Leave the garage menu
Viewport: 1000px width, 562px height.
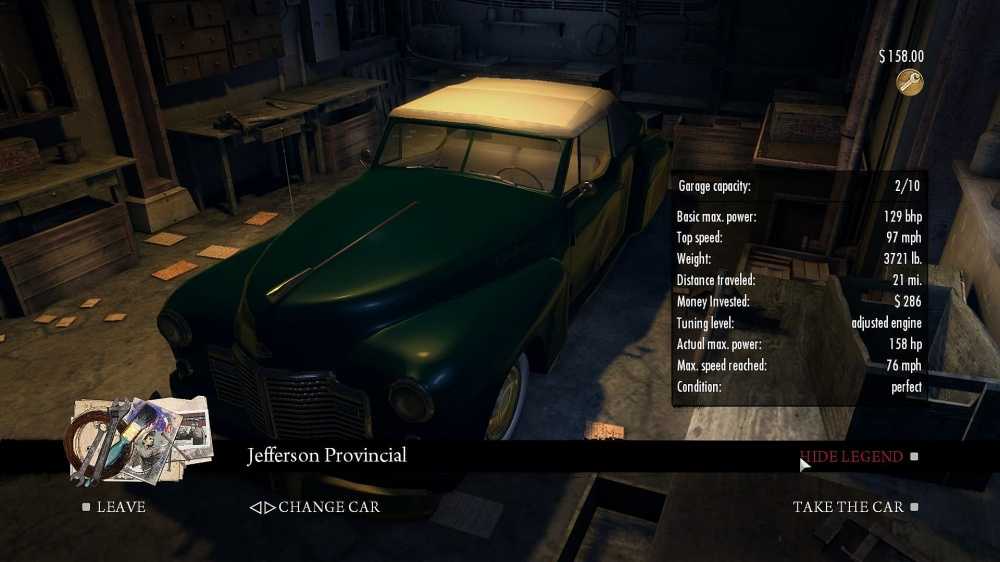(120, 507)
